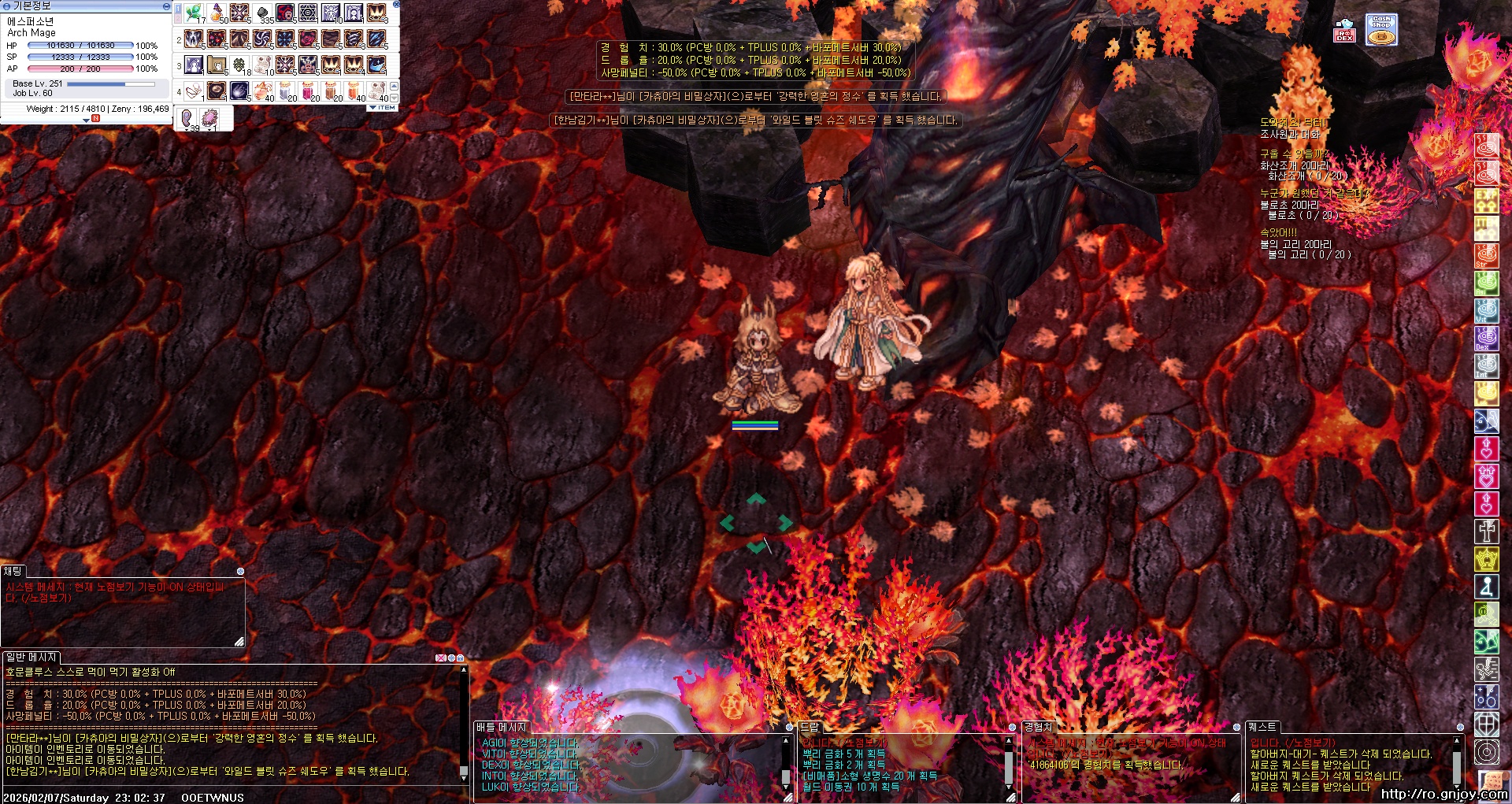
Task: Select the pink oval gem item
Action: pos(209,118)
